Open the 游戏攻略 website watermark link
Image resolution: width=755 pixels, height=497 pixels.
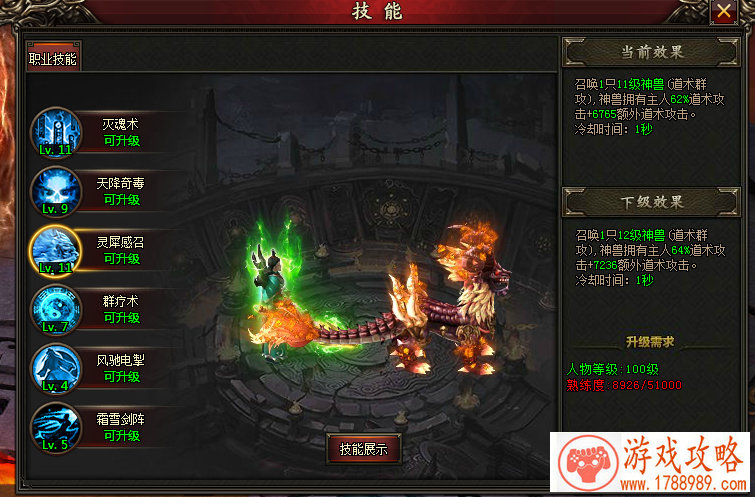click(651, 464)
